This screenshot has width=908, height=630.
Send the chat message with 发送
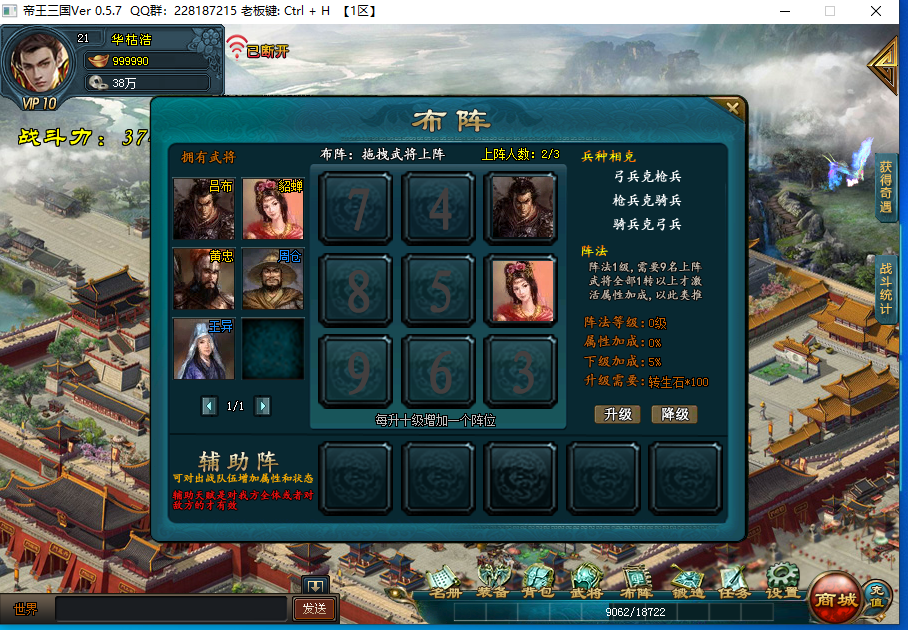pos(314,608)
